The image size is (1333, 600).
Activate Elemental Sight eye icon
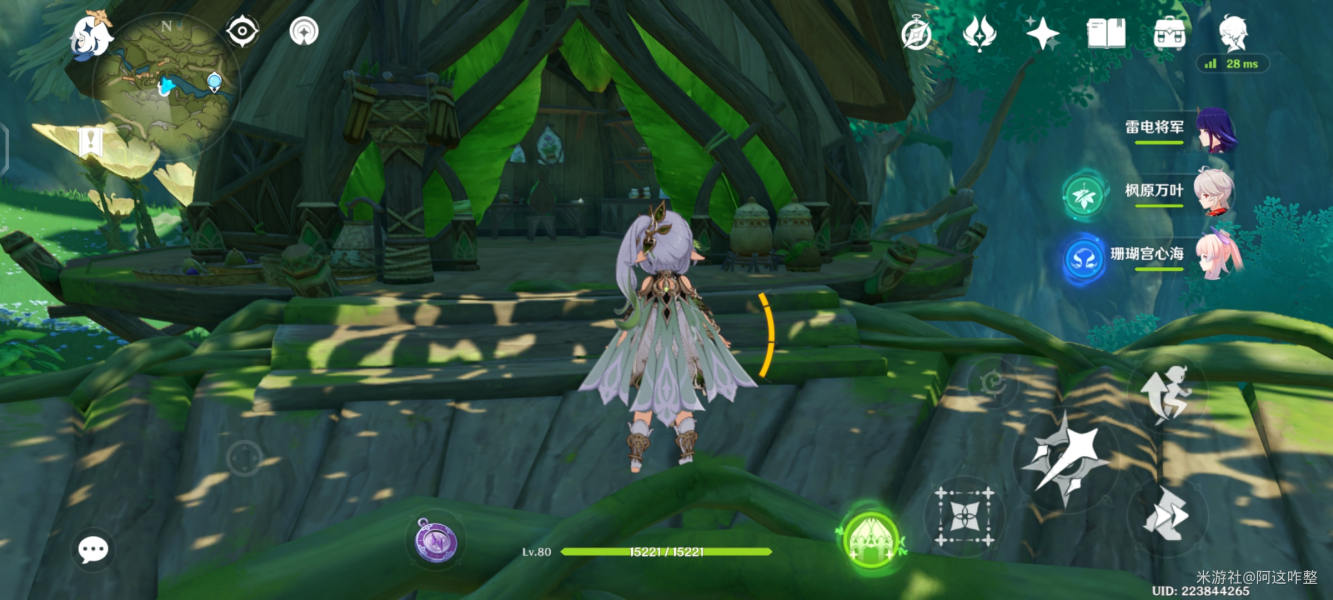point(242,31)
